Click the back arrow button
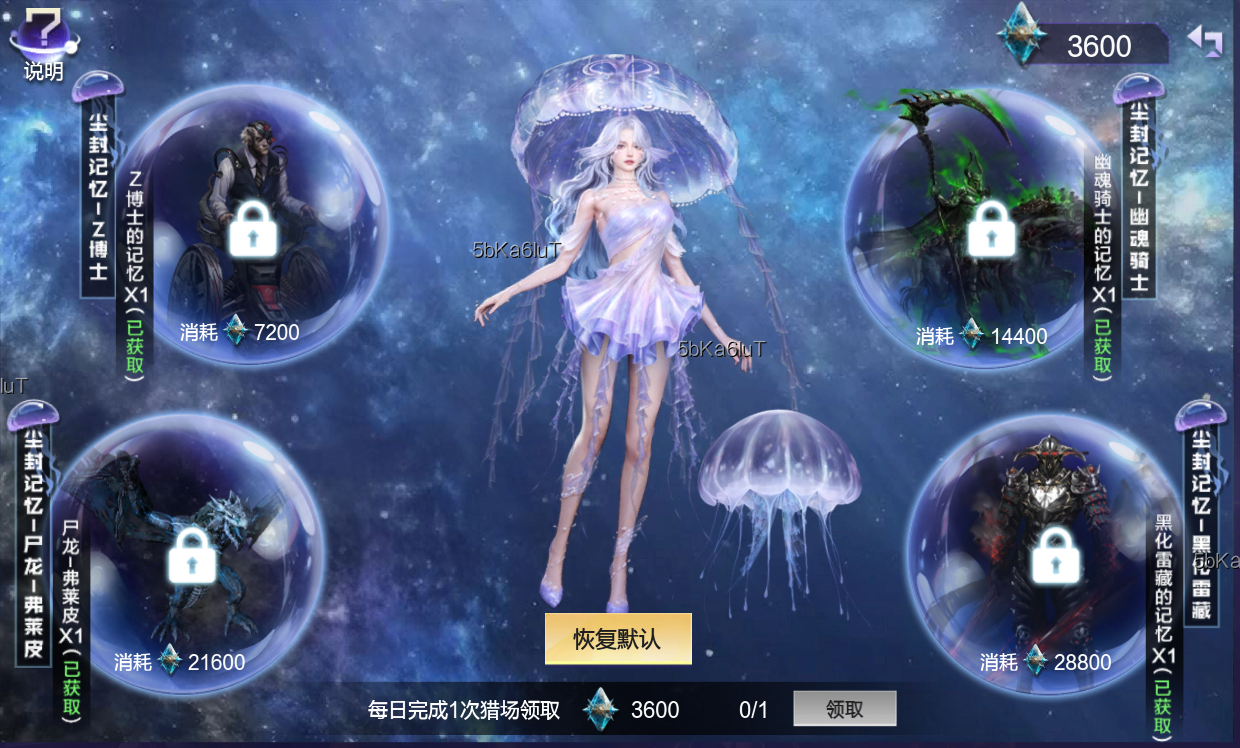This screenshot has width=1240, height=748. coord(1205,40)
